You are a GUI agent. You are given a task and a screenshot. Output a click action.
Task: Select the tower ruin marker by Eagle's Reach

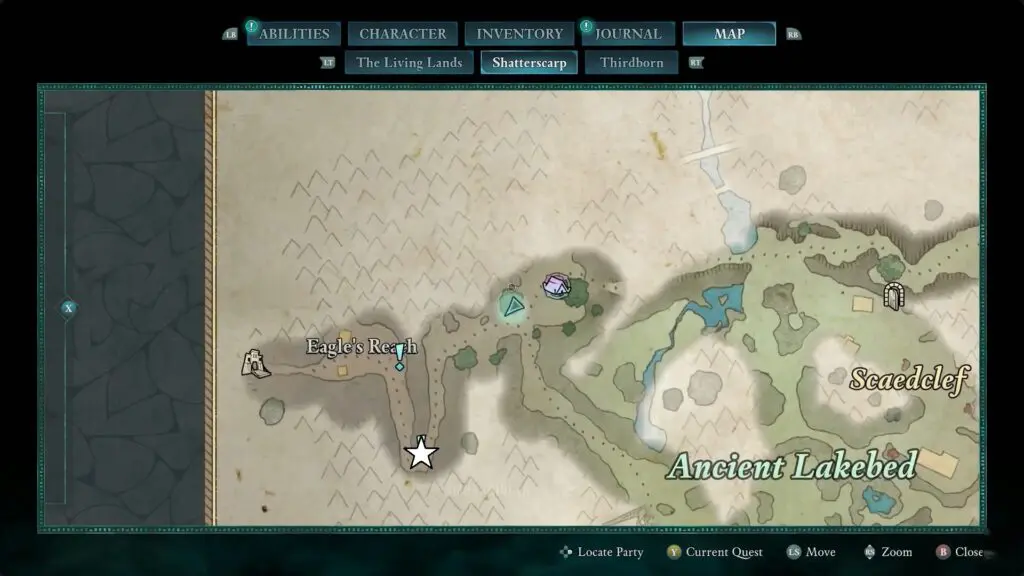256,362
